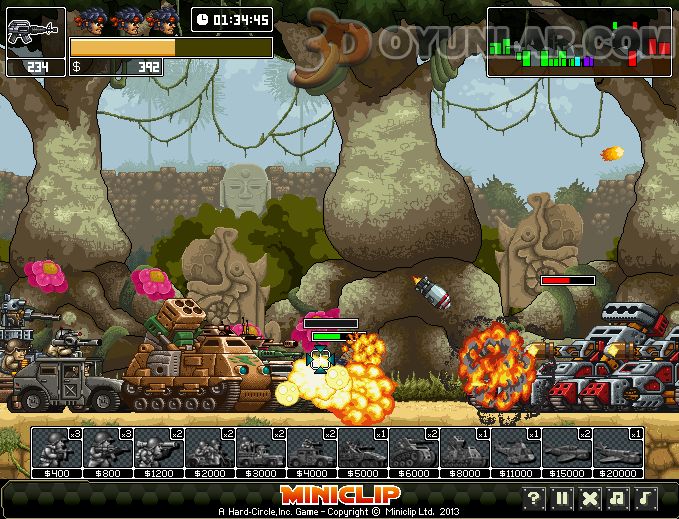
Task: Click the battlefield minimap radar
Action: tap(580, 42)
